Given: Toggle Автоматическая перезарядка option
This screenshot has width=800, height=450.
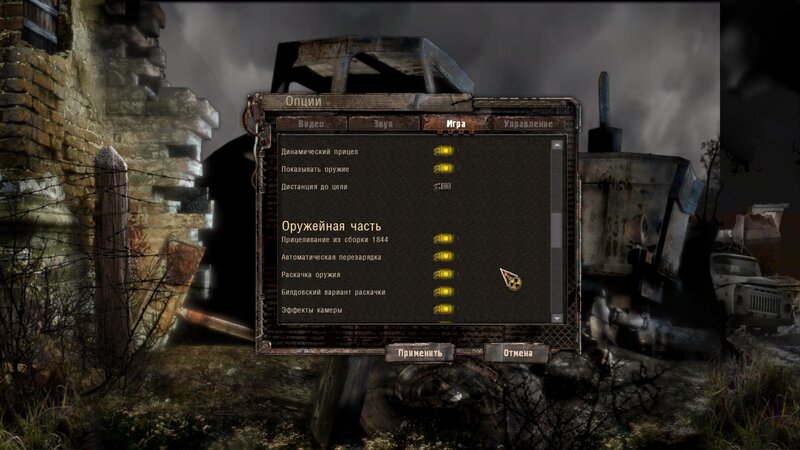Looking at the screenshot, I should pos(443,257).
